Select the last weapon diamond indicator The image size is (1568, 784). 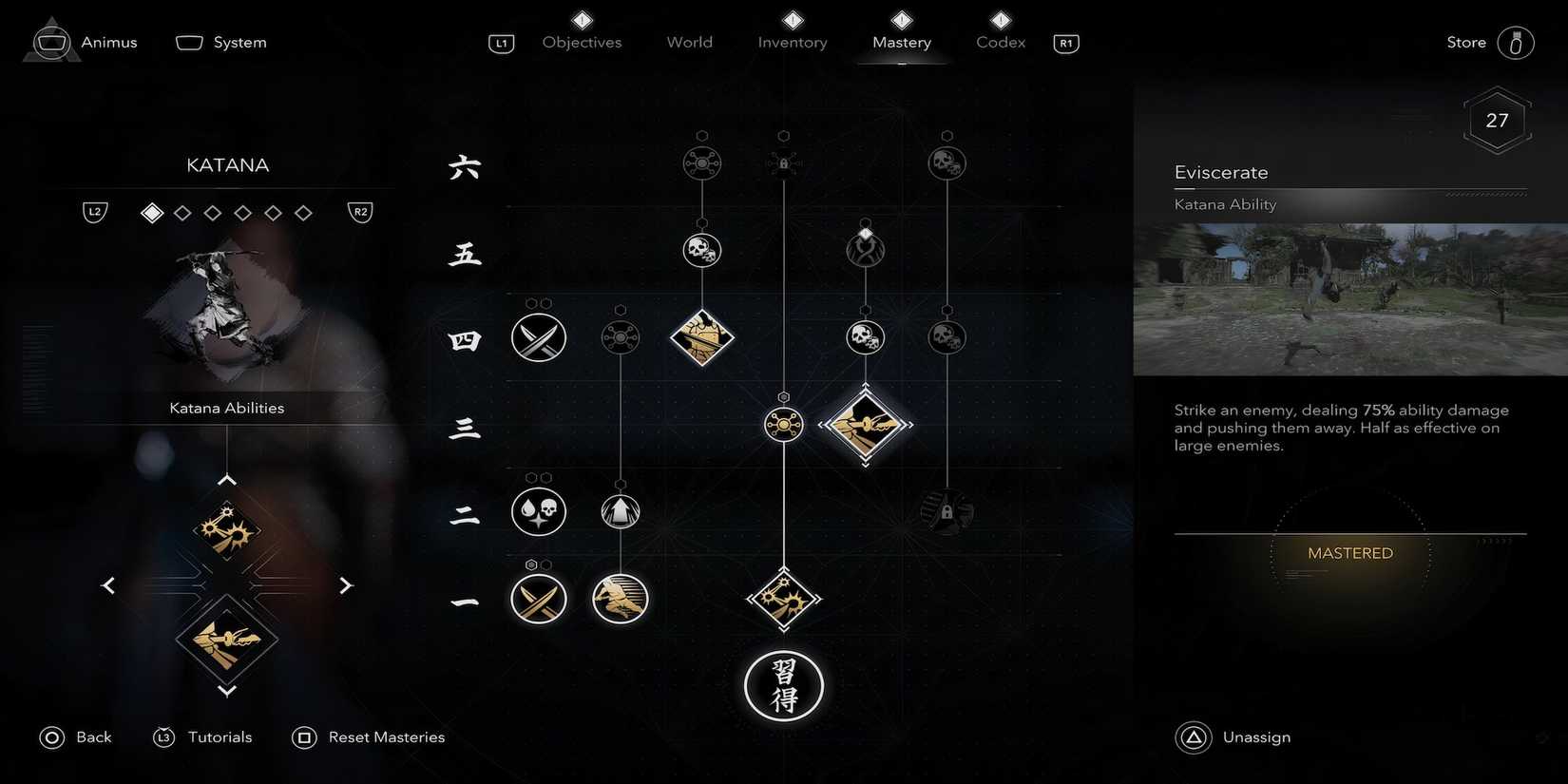tap(303, 212)
